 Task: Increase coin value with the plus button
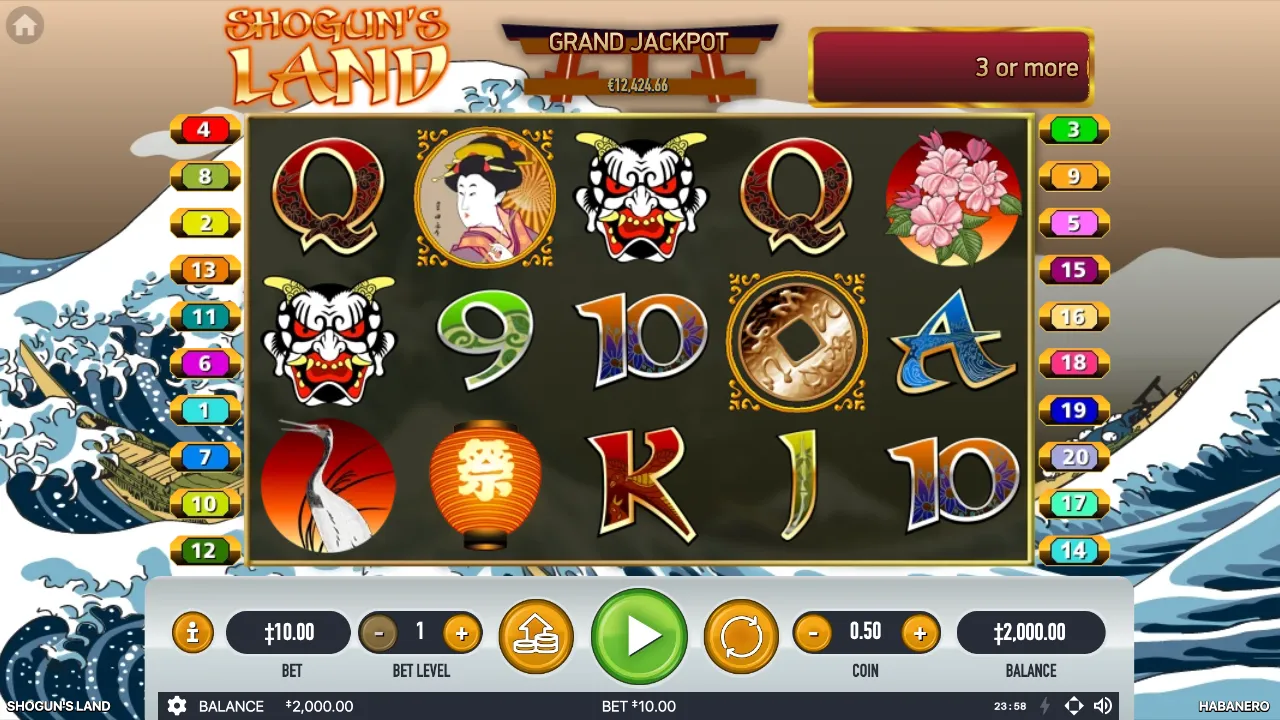click(919, 632)
